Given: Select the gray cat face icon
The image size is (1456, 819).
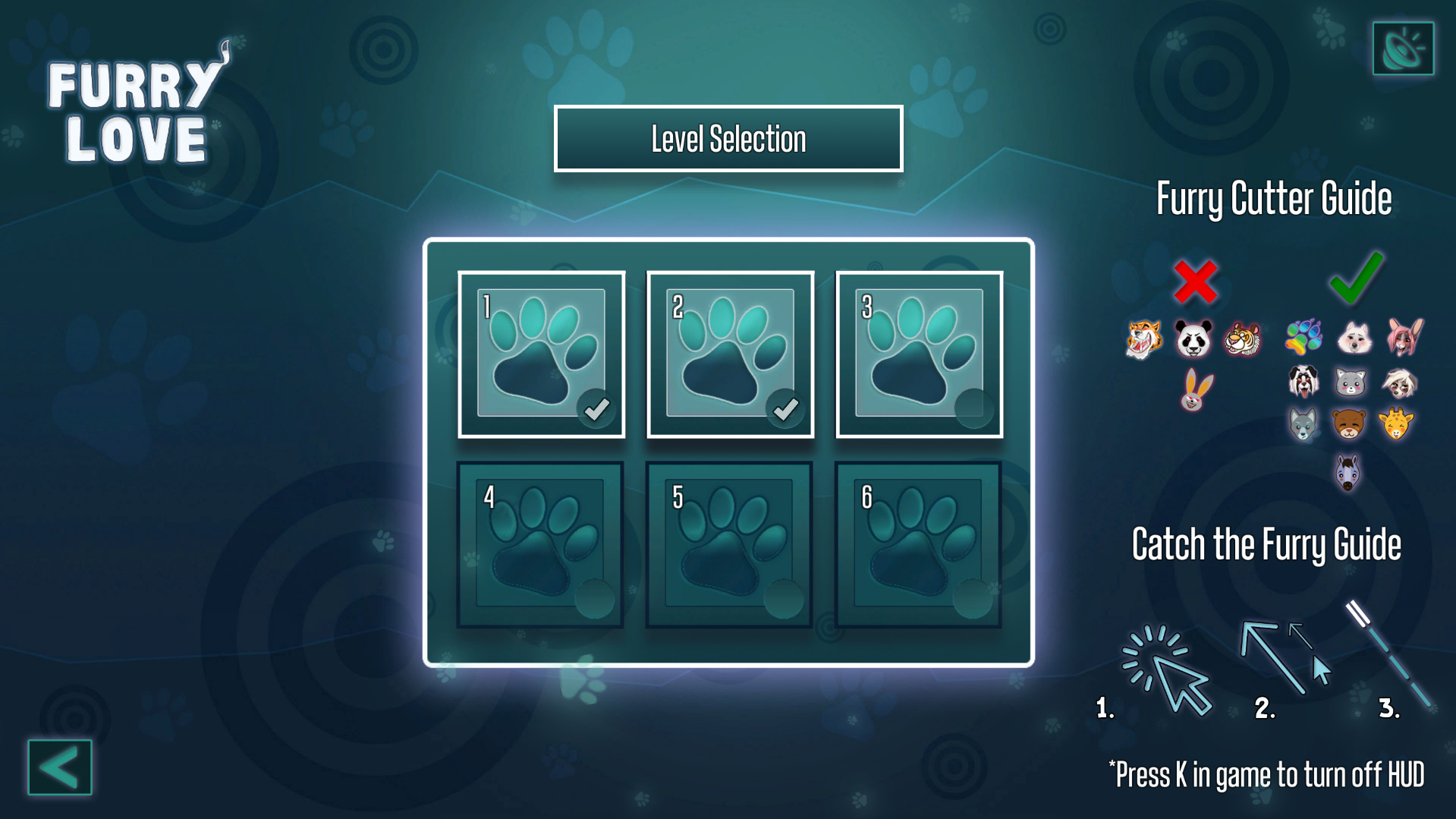Looking at the screenshot, I should [x=1351, y=382].
